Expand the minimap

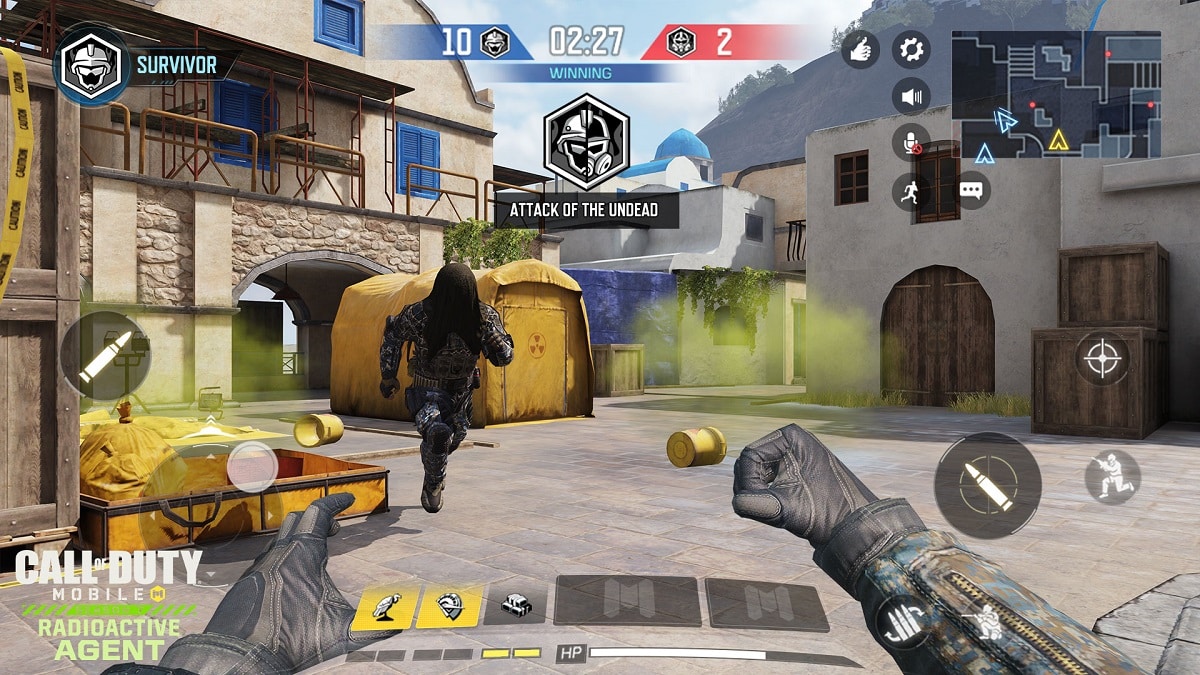[1056, 94]
